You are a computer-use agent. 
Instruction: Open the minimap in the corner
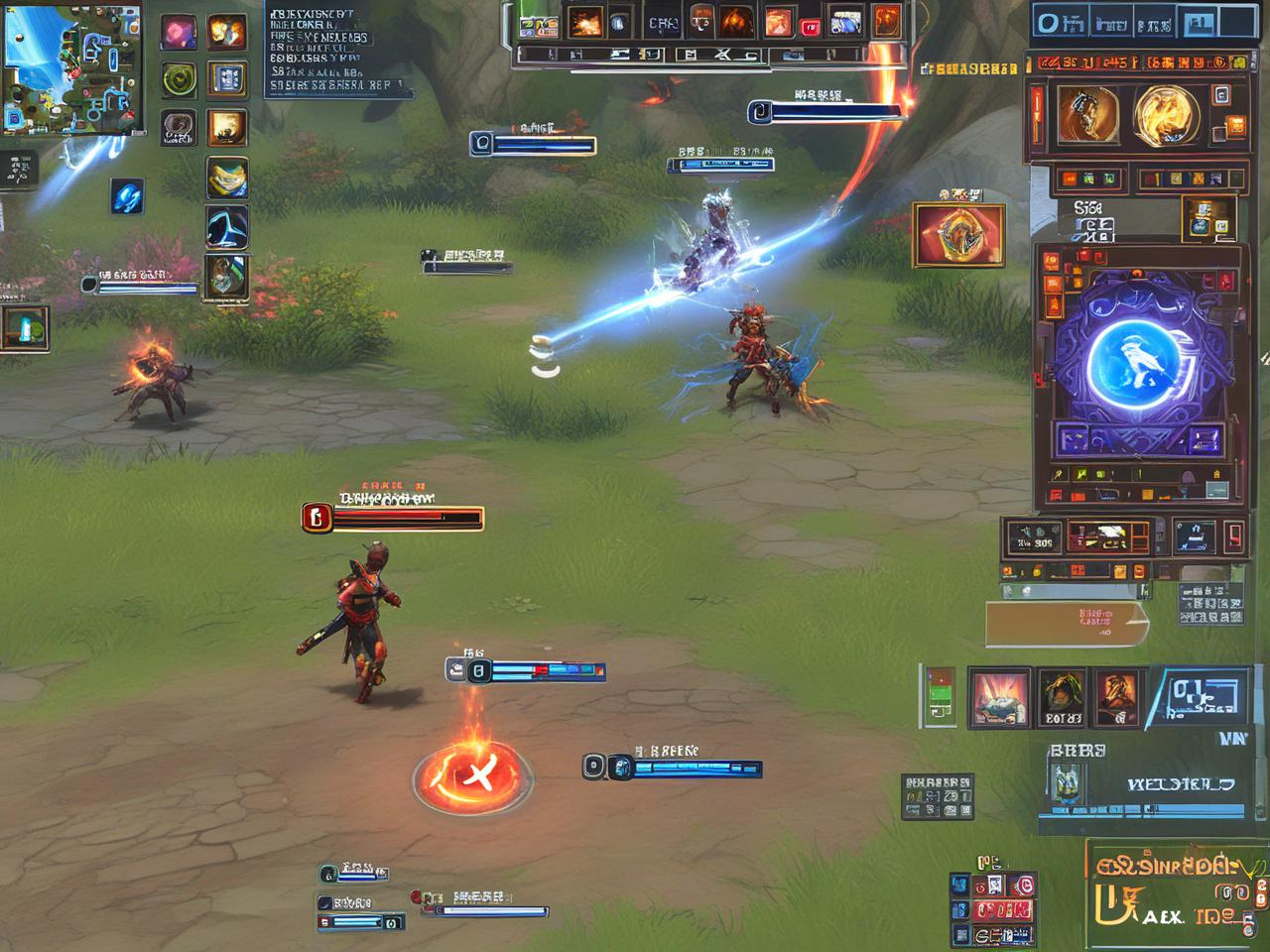71,69
